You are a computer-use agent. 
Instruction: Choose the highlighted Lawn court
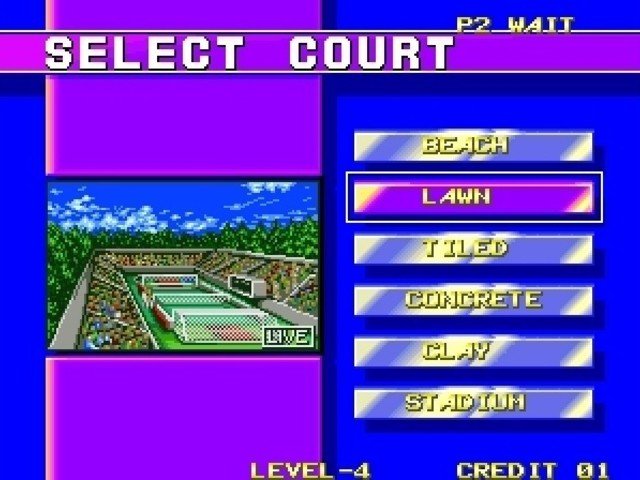click(473, 197)
